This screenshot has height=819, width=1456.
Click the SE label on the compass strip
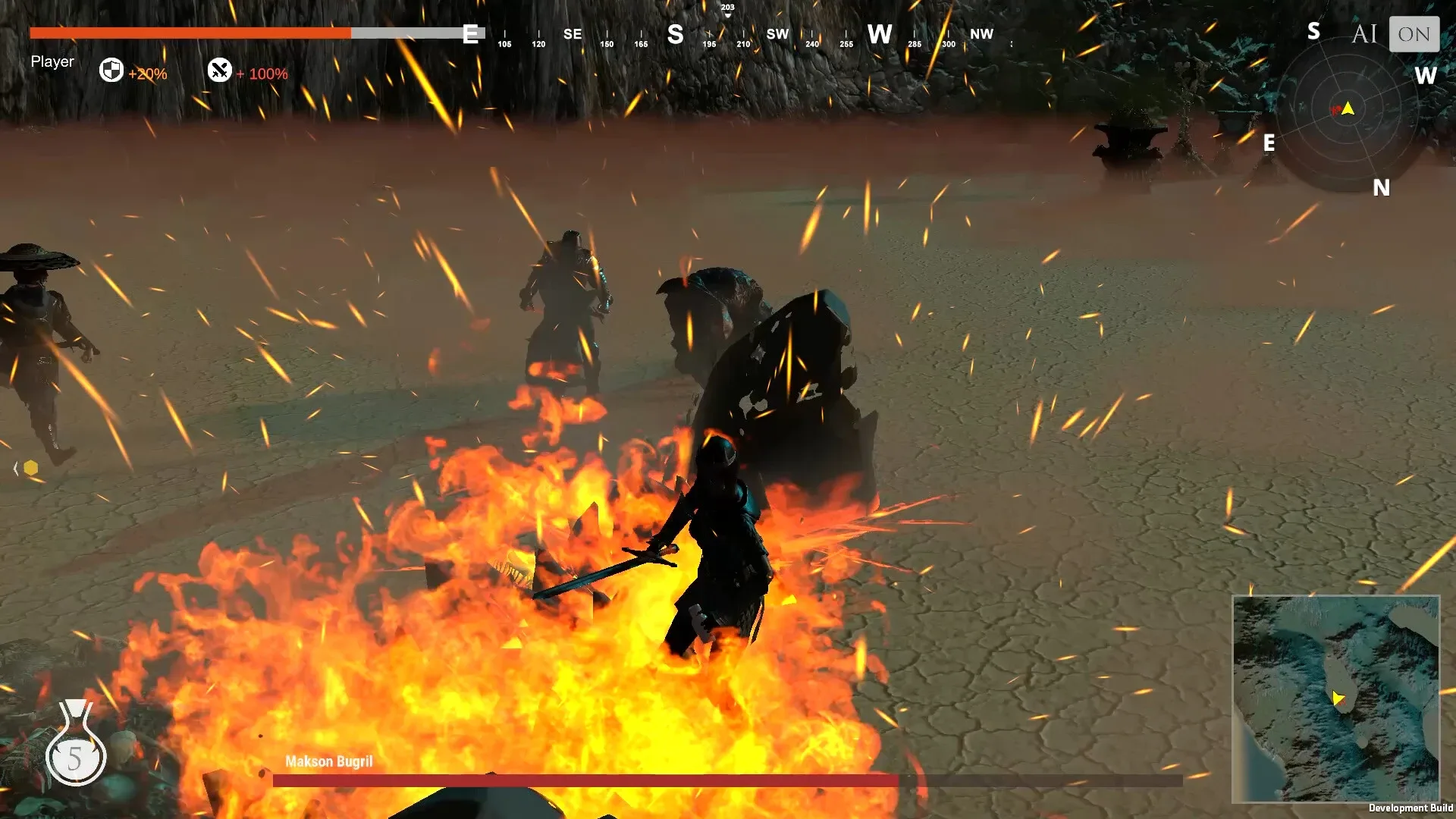point(573,34)
